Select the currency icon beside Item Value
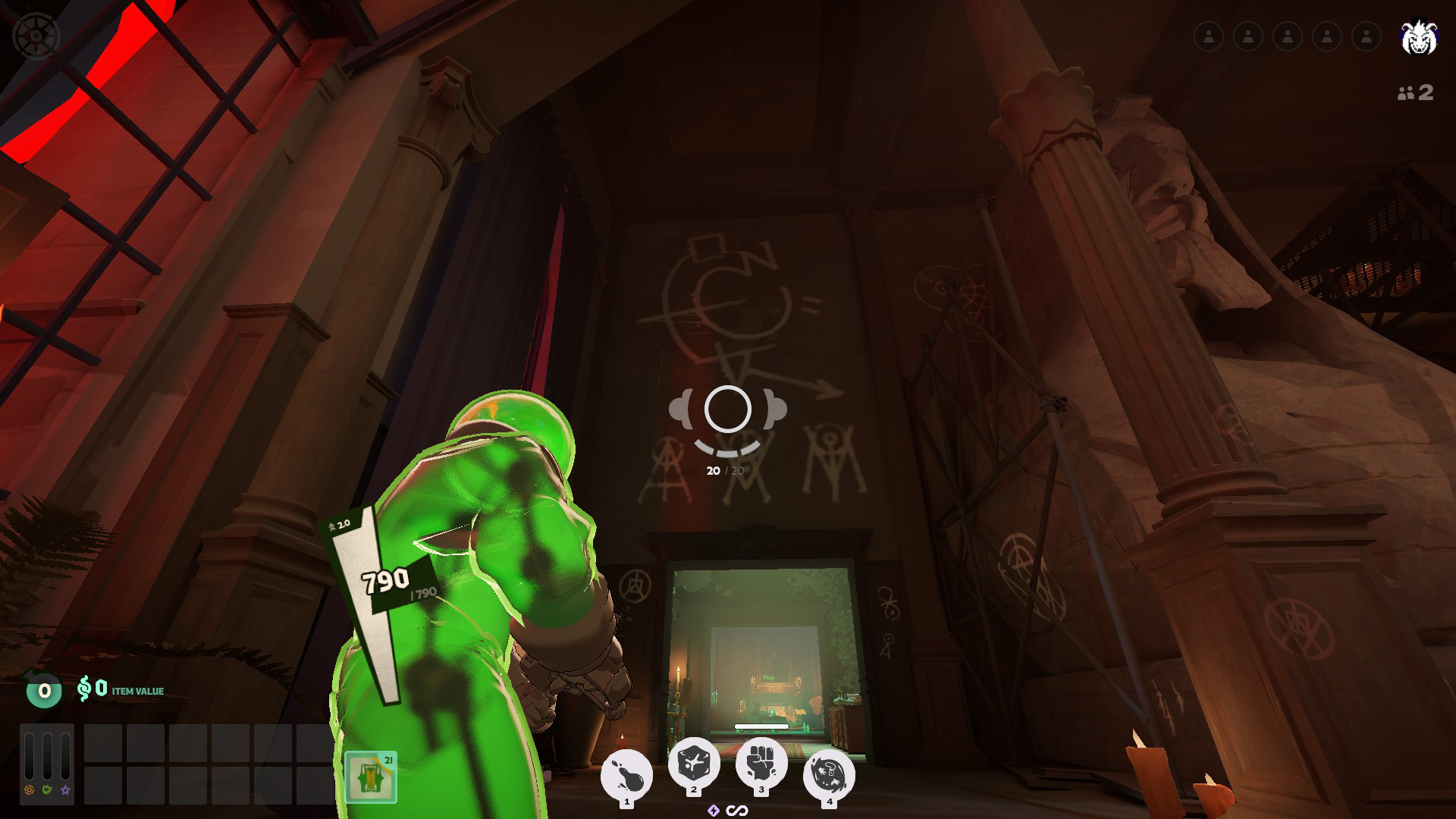This screenshot has height=819, width=1456. pyautogui.click(x=85, y=689)
